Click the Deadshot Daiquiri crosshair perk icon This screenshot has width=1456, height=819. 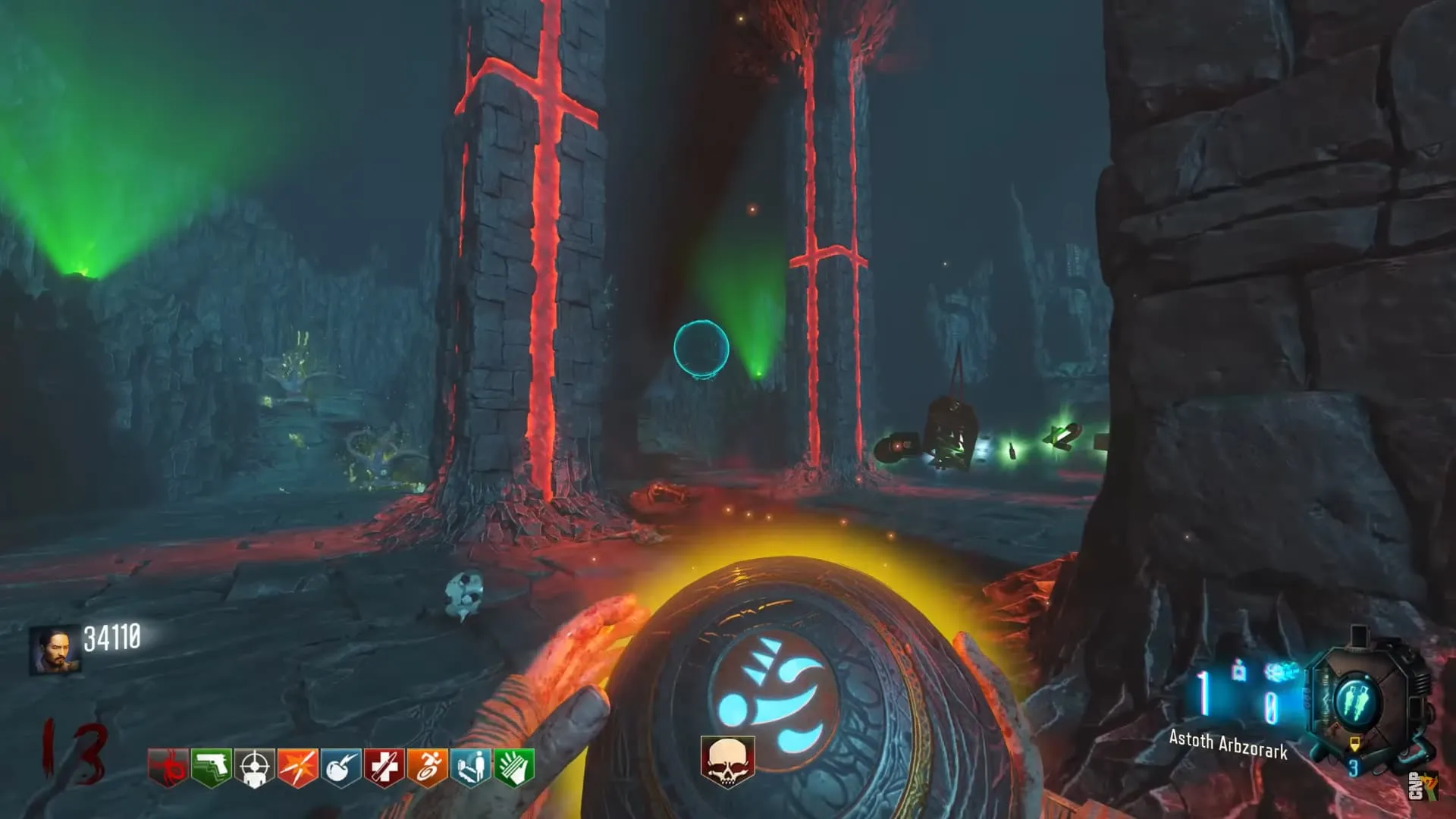coord(255,768)
